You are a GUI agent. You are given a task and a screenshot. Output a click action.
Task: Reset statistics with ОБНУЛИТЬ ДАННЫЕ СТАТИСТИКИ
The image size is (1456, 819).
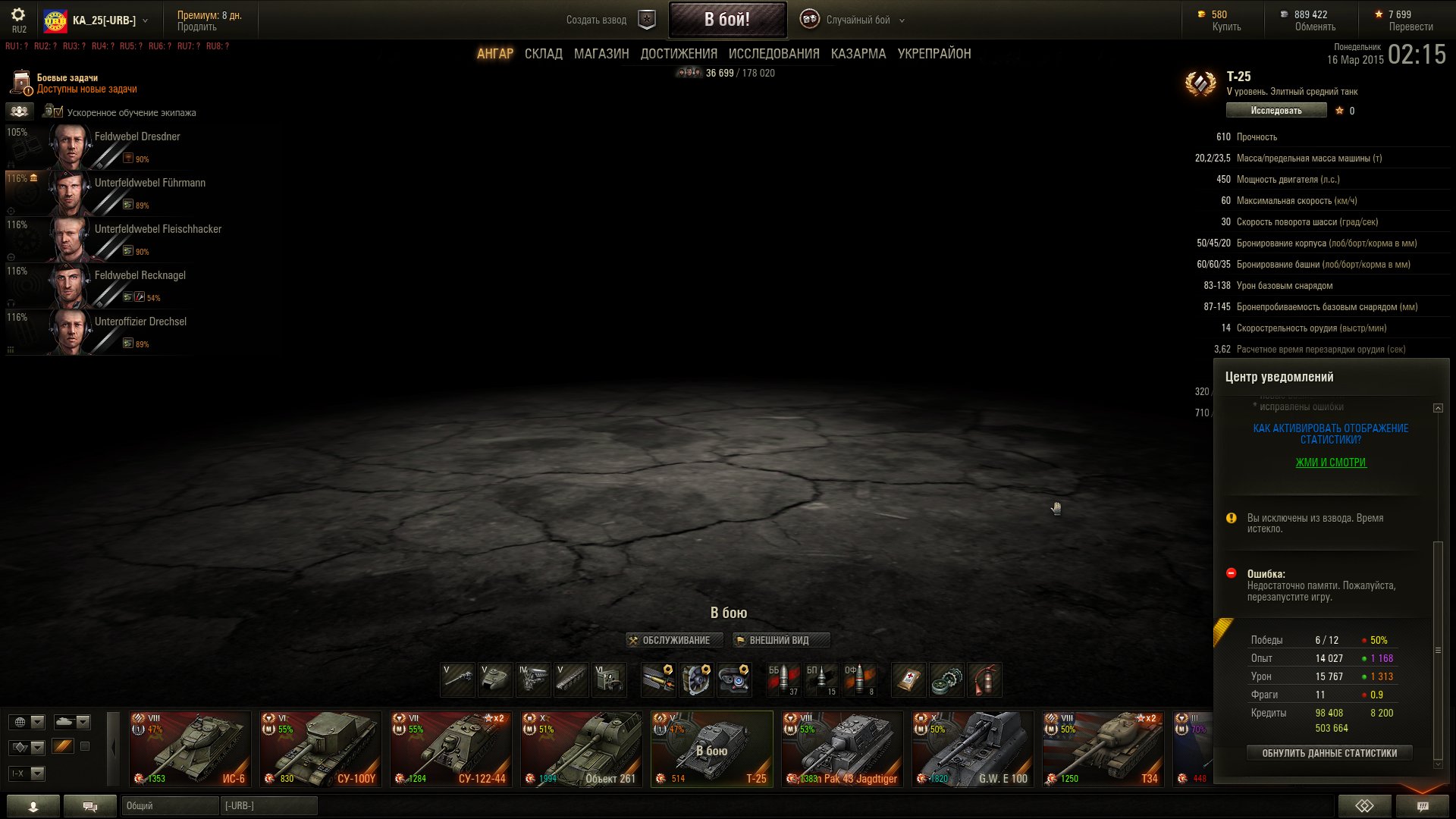pyautogui.click(x=1329, y=753)
